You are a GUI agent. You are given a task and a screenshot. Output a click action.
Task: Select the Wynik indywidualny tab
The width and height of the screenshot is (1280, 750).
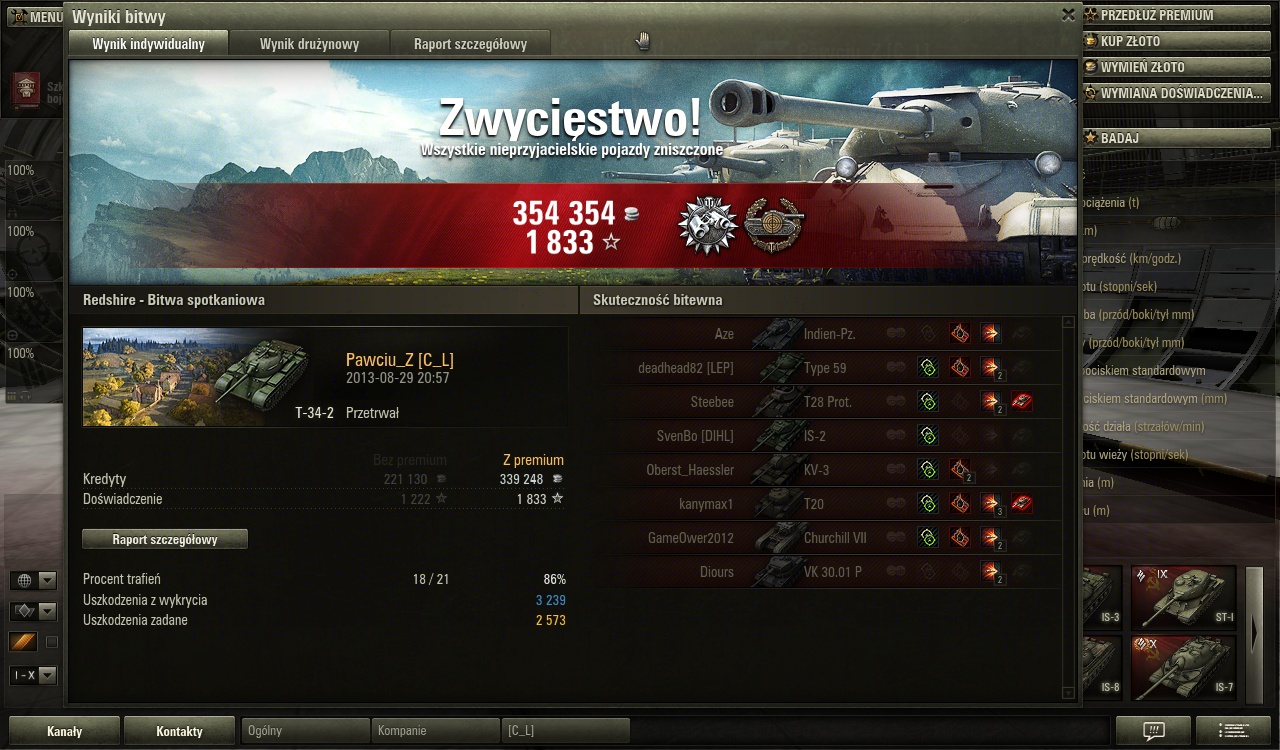tap(148, 44)
